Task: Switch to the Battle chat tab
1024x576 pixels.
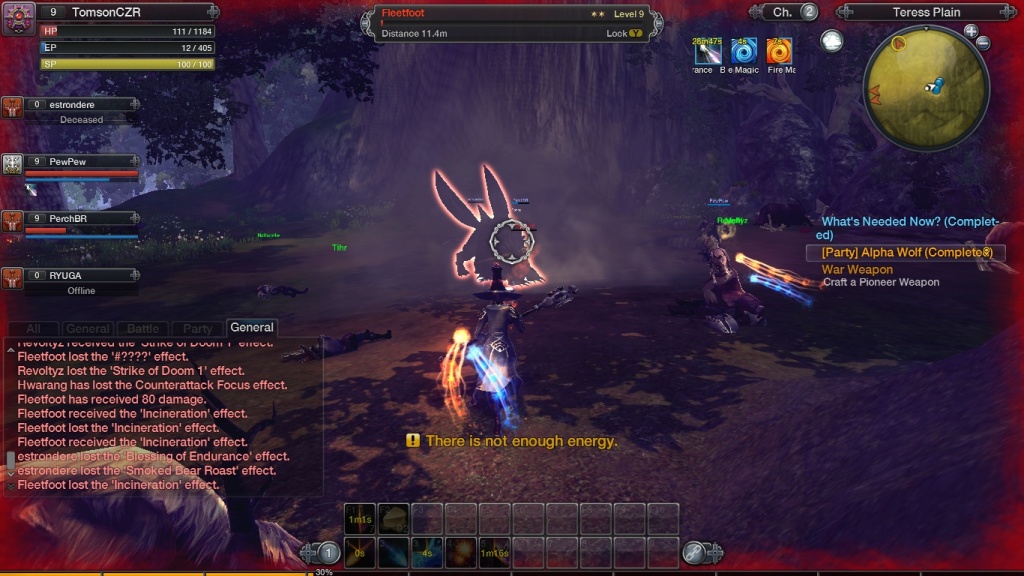Action: (143, 328)
